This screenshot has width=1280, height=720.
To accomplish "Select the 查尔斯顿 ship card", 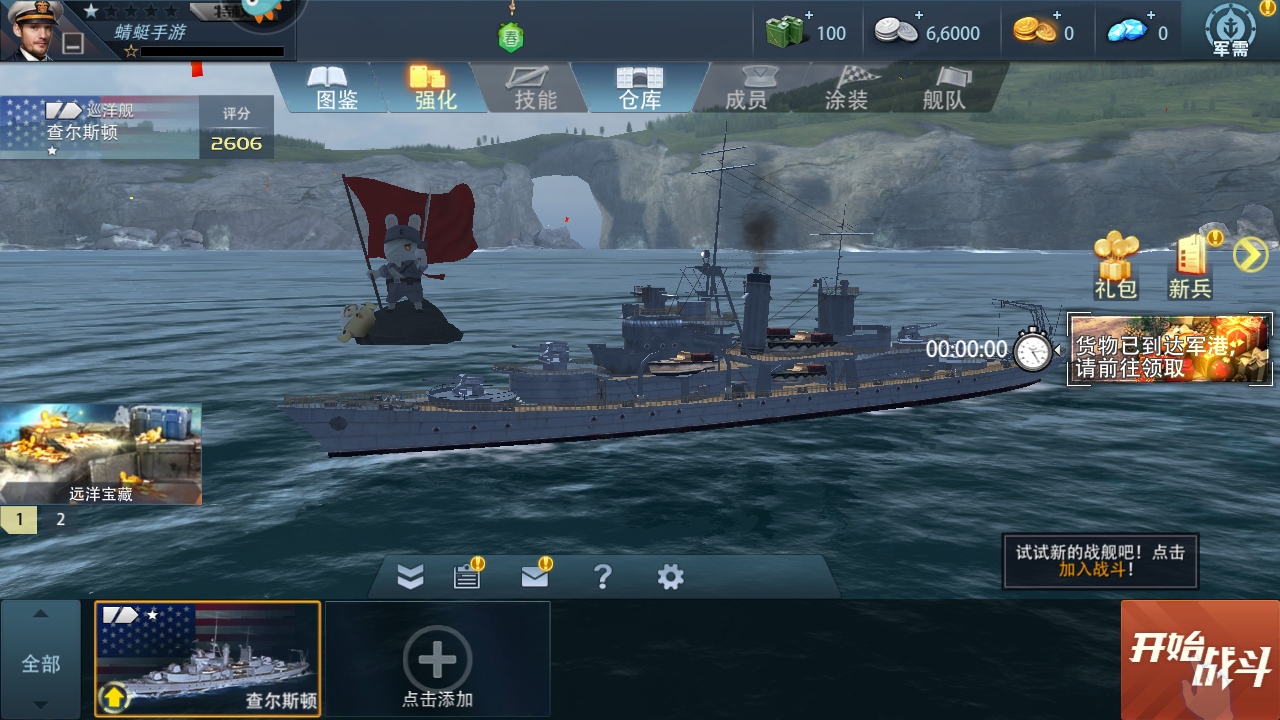I will (x=208, y=659).
